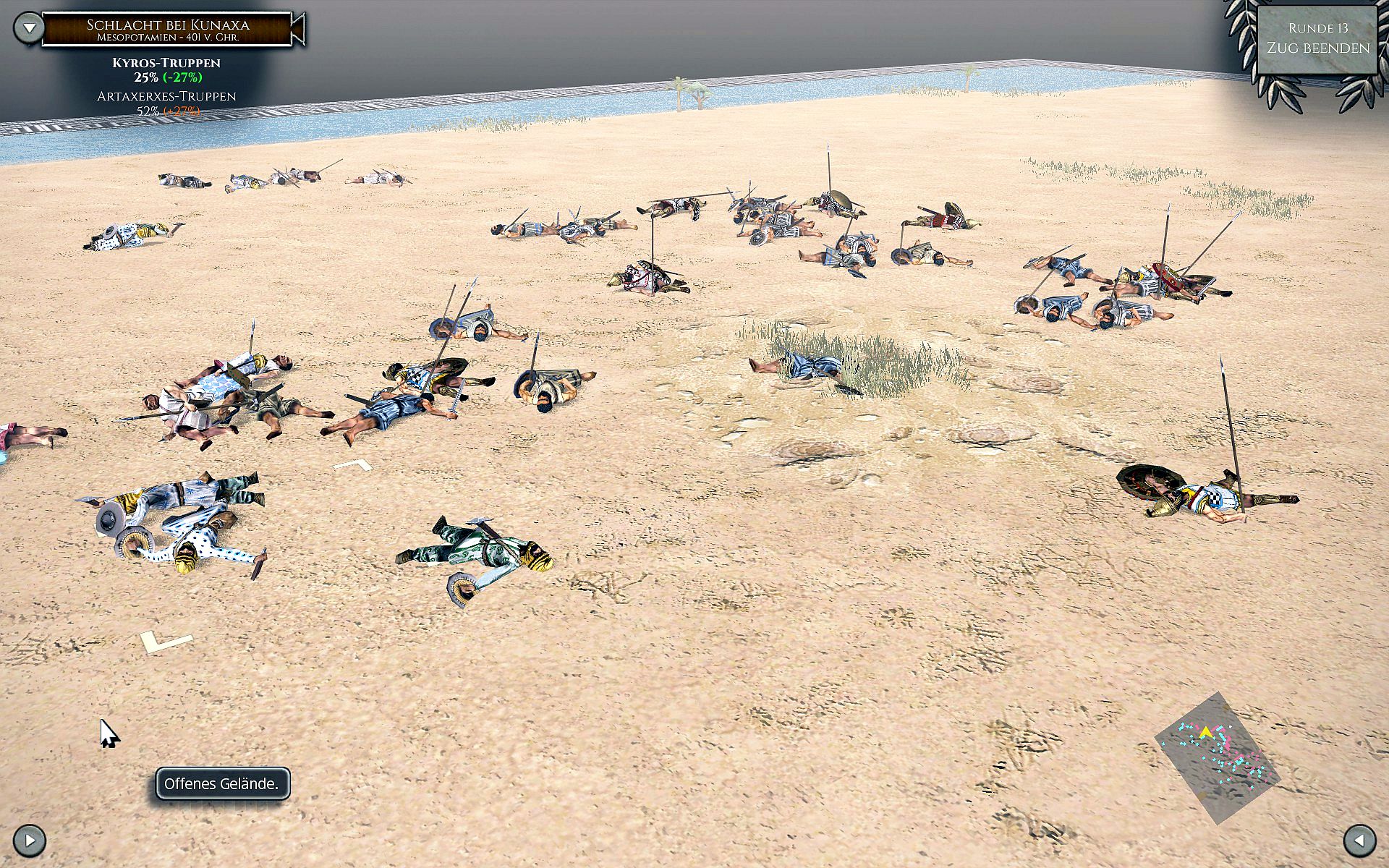The image size is (1389, 868).
Task: End the turn with Zug Beenden
Action: click(x=1317, y=48)
